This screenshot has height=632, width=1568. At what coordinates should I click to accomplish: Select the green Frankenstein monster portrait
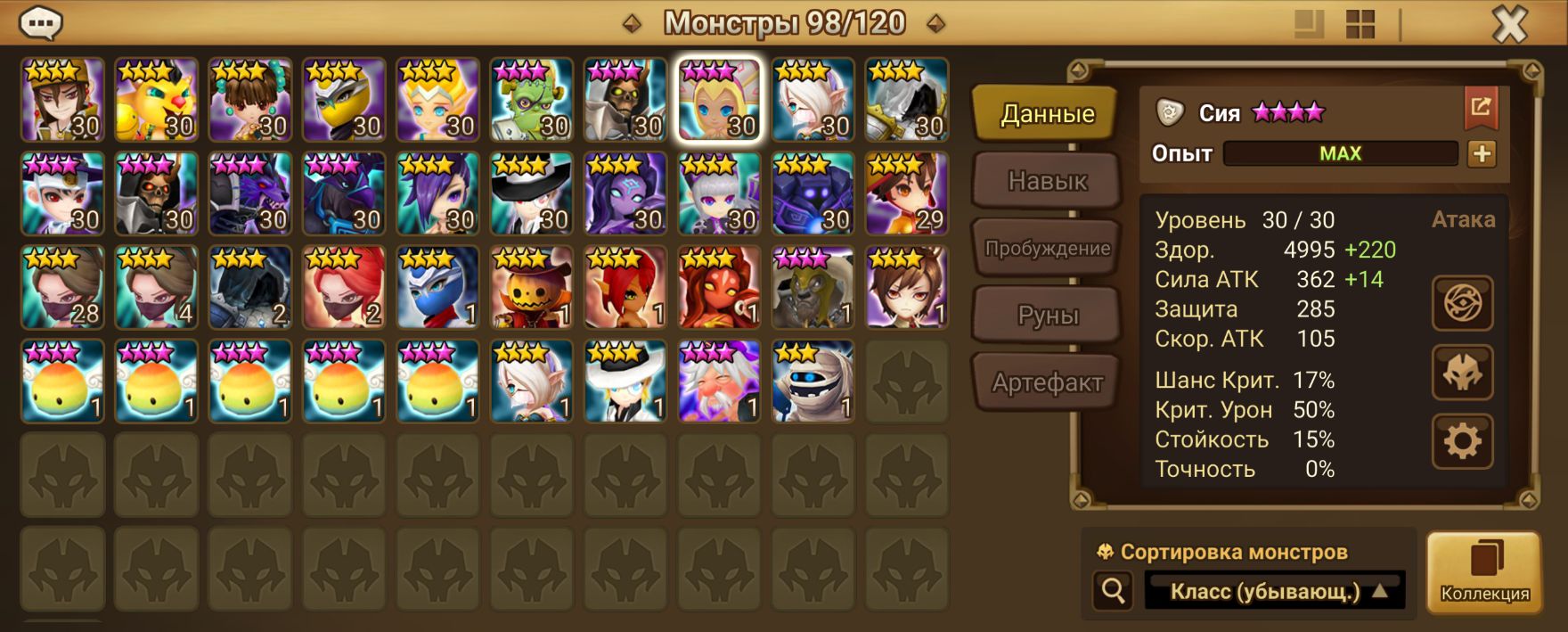531,100
